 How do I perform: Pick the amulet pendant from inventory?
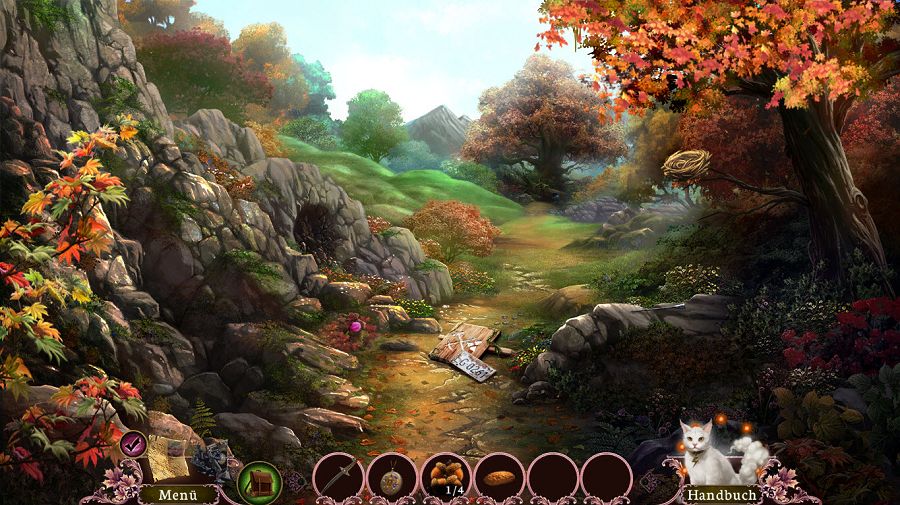tap(391, 477)
